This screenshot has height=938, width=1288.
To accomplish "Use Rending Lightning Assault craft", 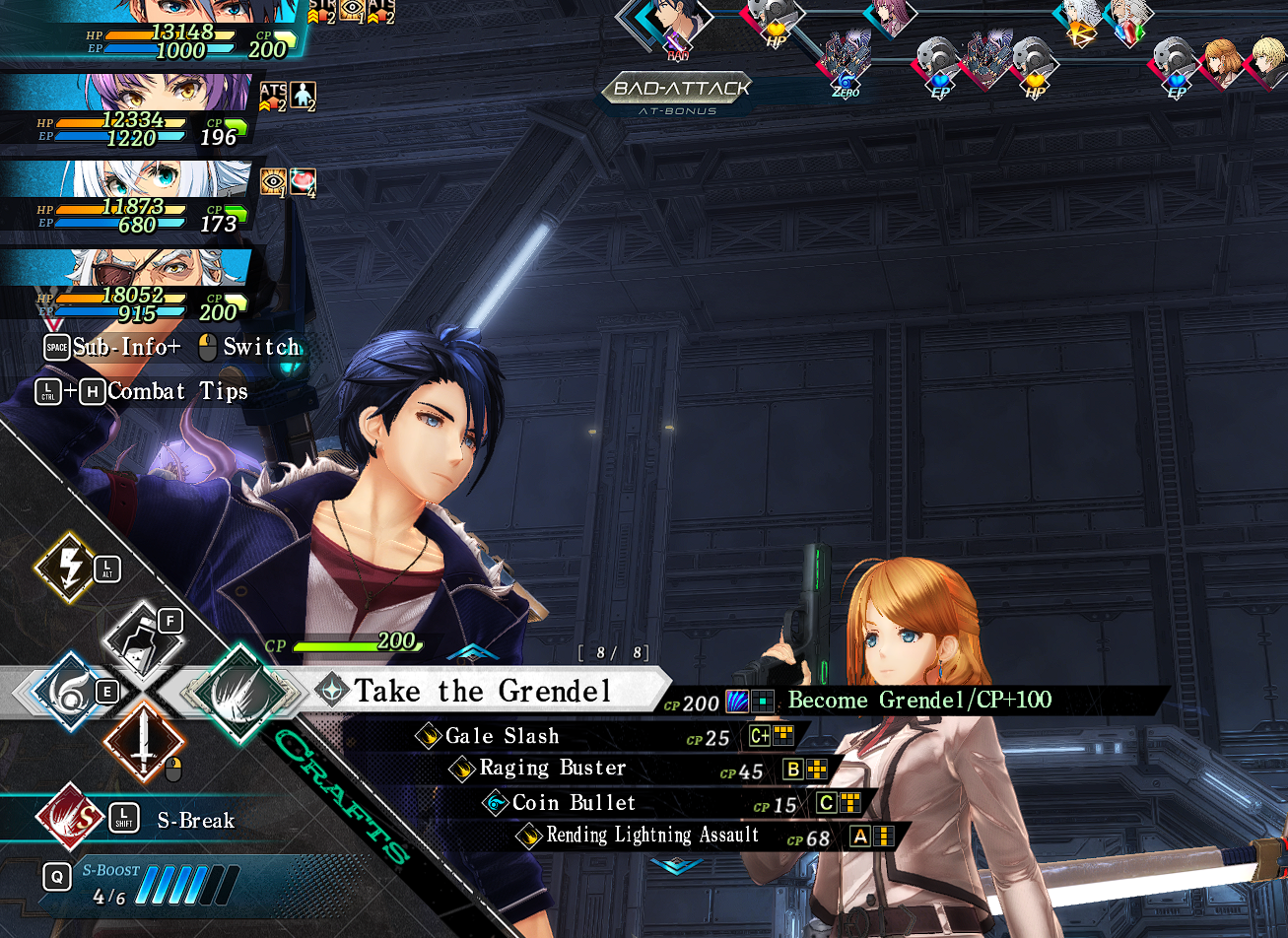I will pyautogui.click(x=652, y=836).
